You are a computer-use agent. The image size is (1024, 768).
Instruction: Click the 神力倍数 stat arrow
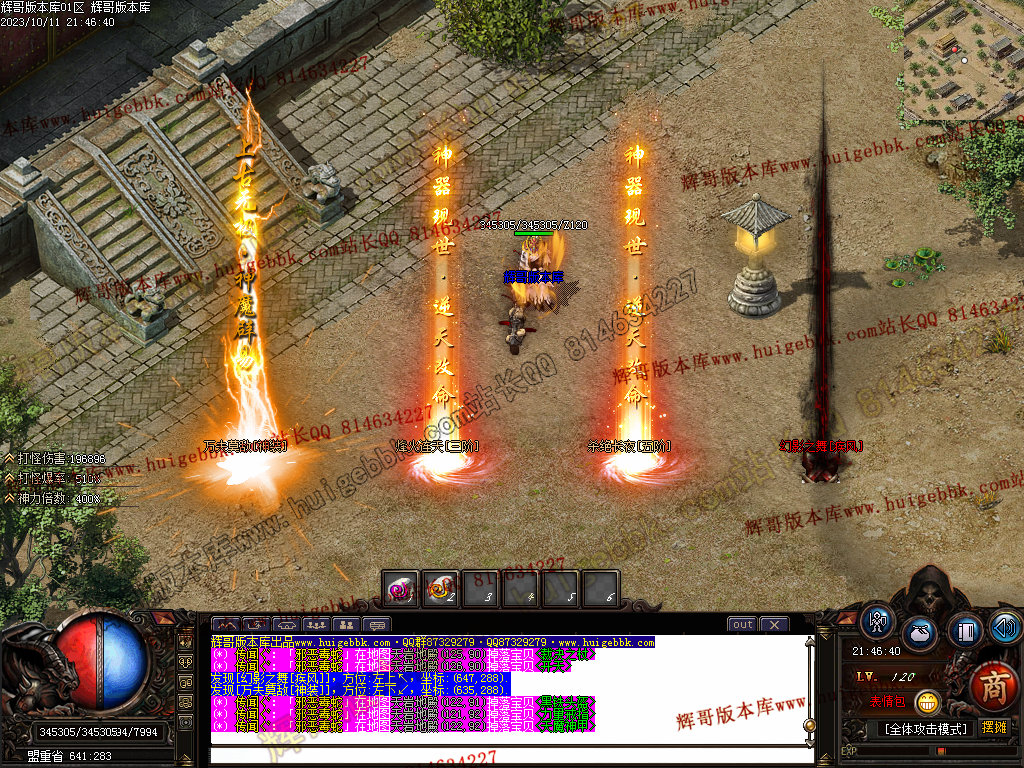tap(9, 497)
